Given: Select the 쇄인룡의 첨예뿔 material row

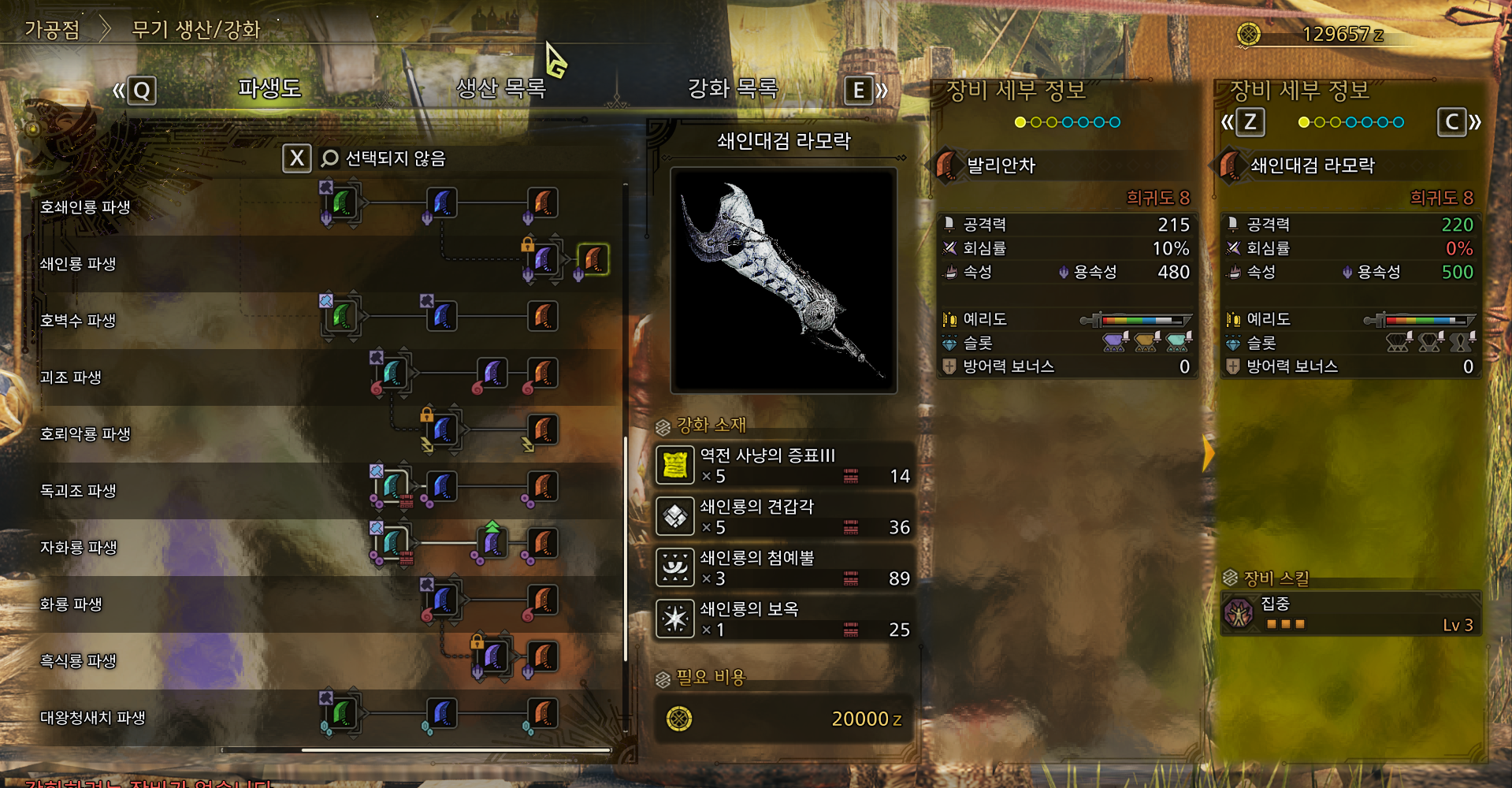Looking at the screenshot, I should 783,567.
